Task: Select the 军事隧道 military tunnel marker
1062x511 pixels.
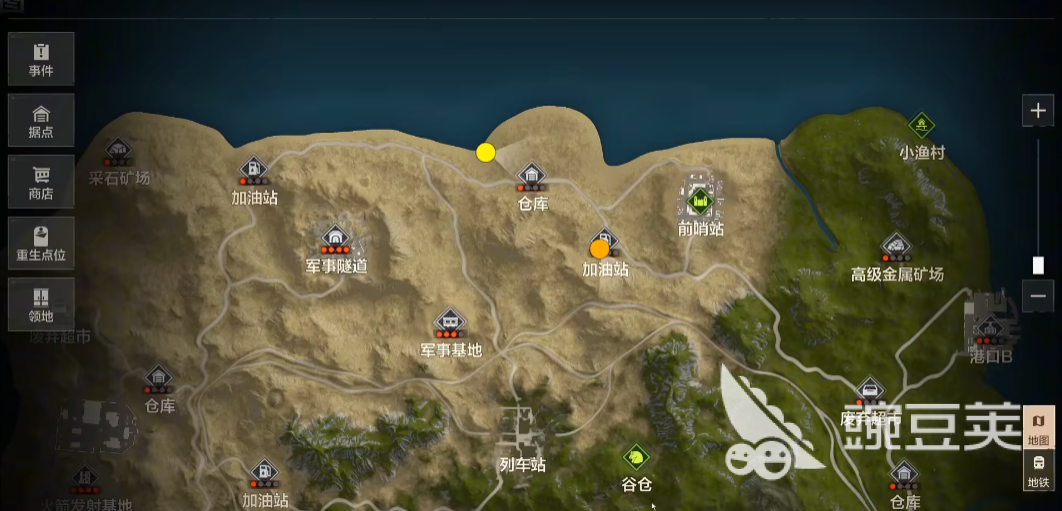Action: click(335, 238)
